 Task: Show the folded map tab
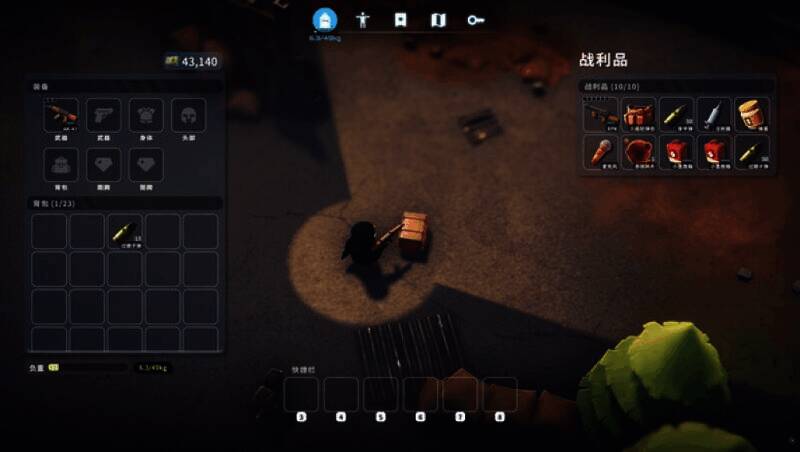click(x=438, y=19)
